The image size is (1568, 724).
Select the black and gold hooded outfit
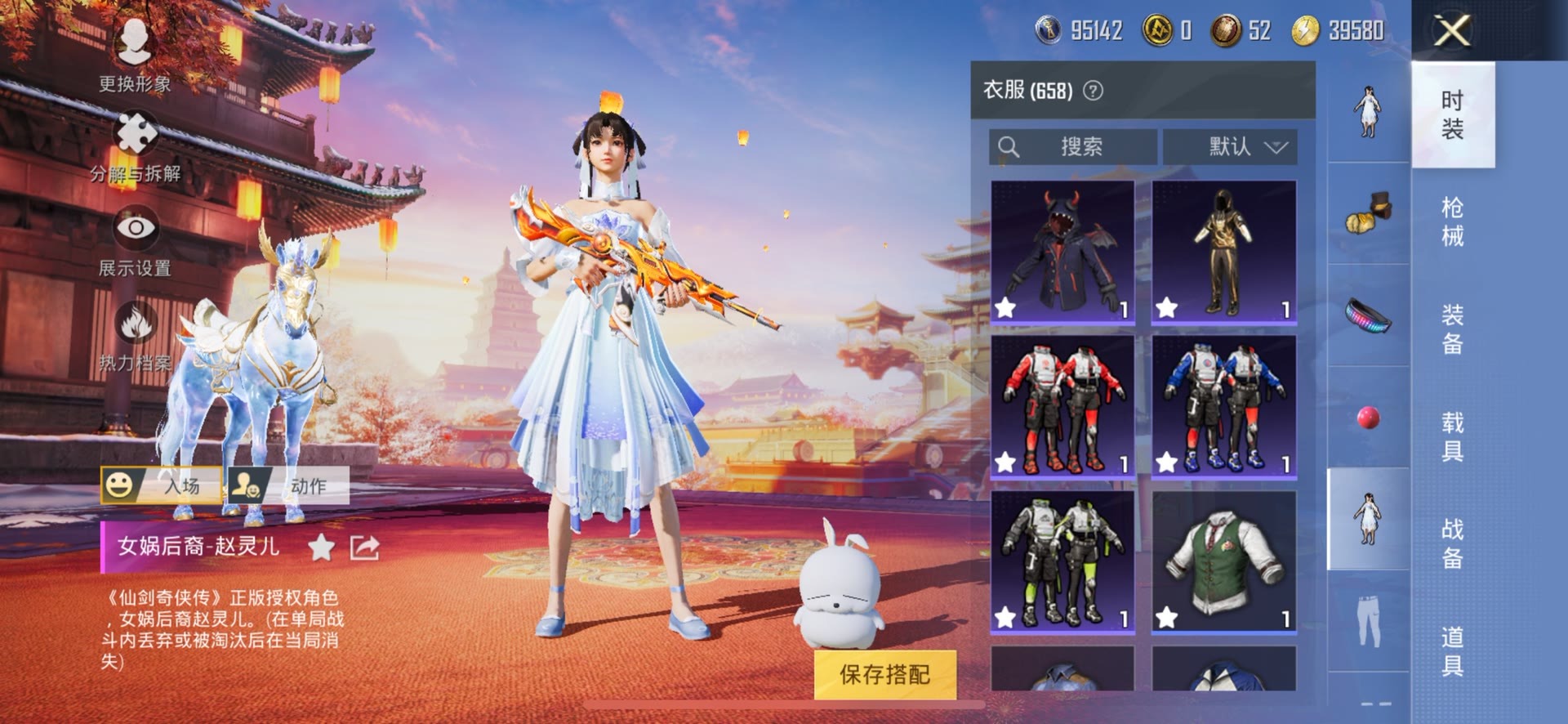click(1223, 253)
